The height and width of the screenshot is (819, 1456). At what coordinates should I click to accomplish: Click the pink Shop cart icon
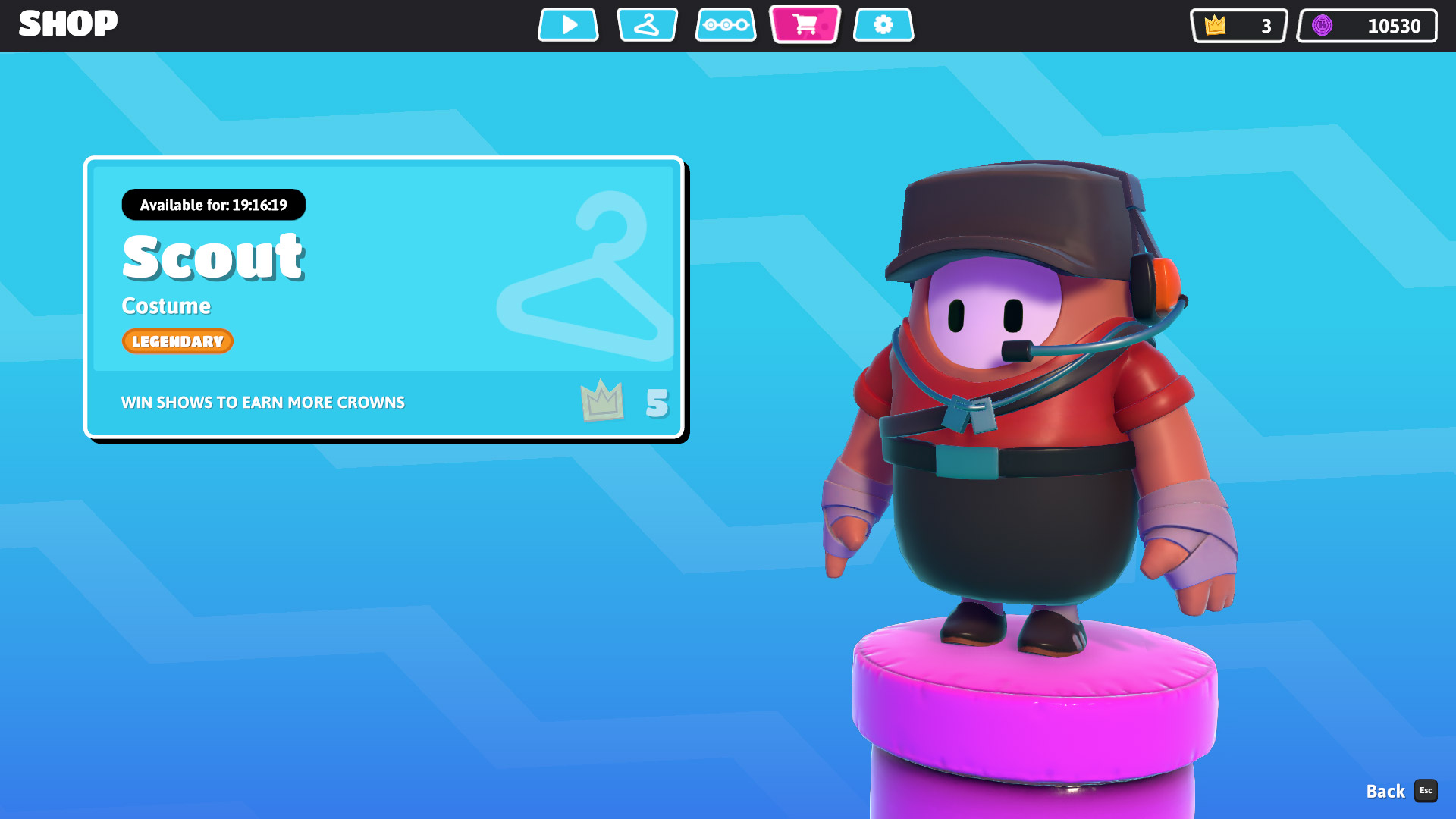tap(805, 24)
